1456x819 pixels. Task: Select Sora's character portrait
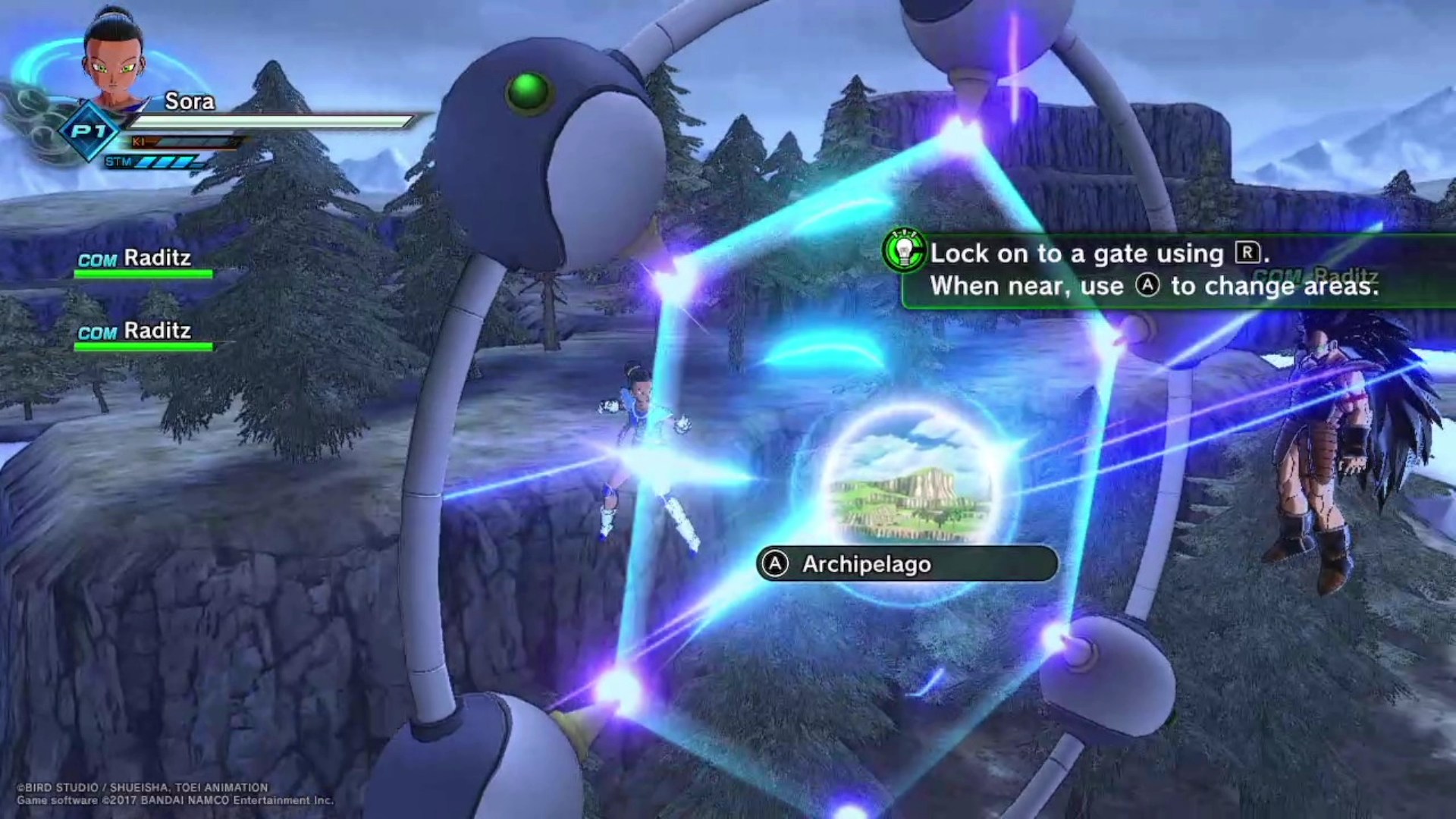[x=114, y=57]
